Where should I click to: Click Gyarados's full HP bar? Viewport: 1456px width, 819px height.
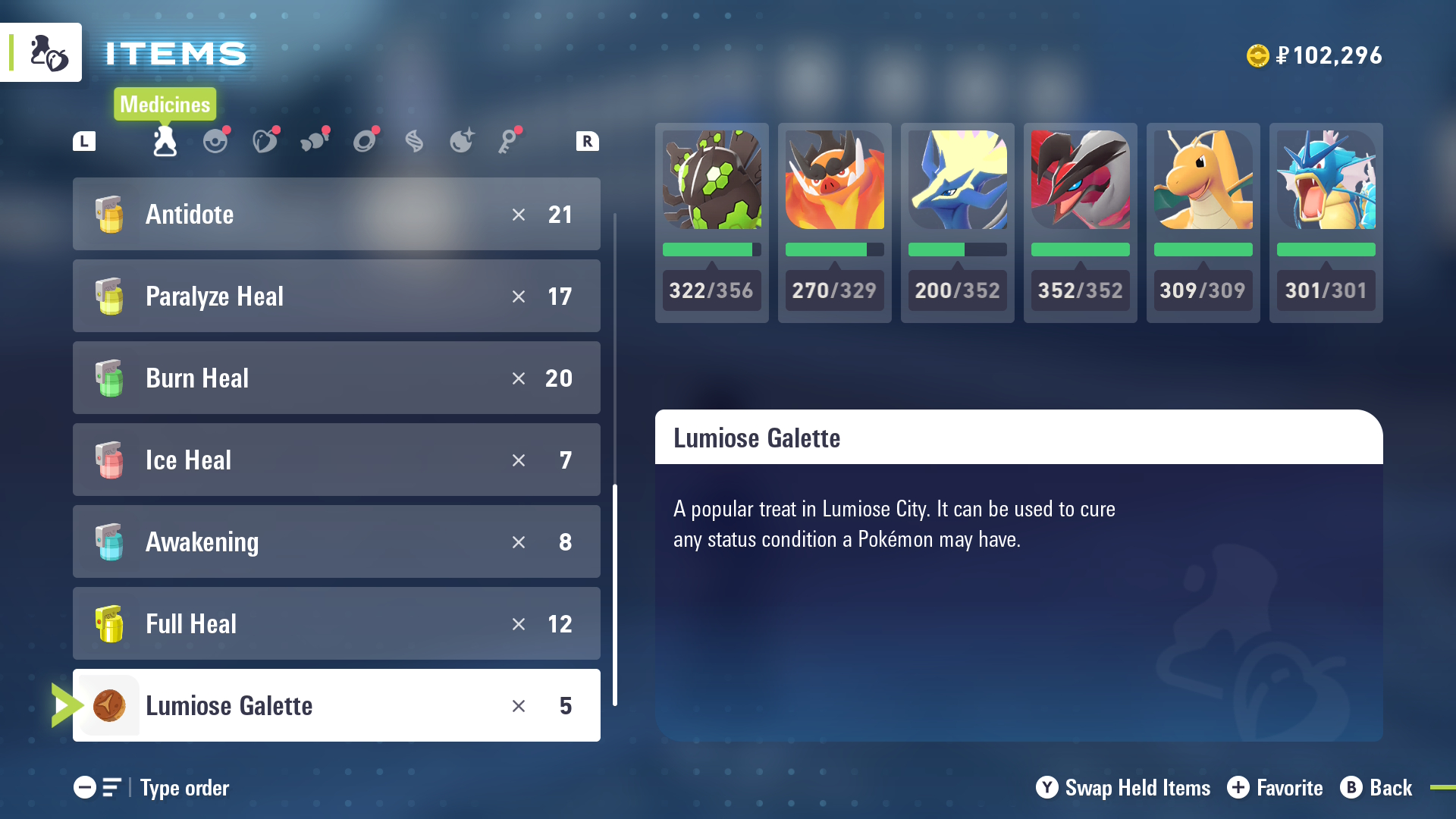pos(1326,249)
